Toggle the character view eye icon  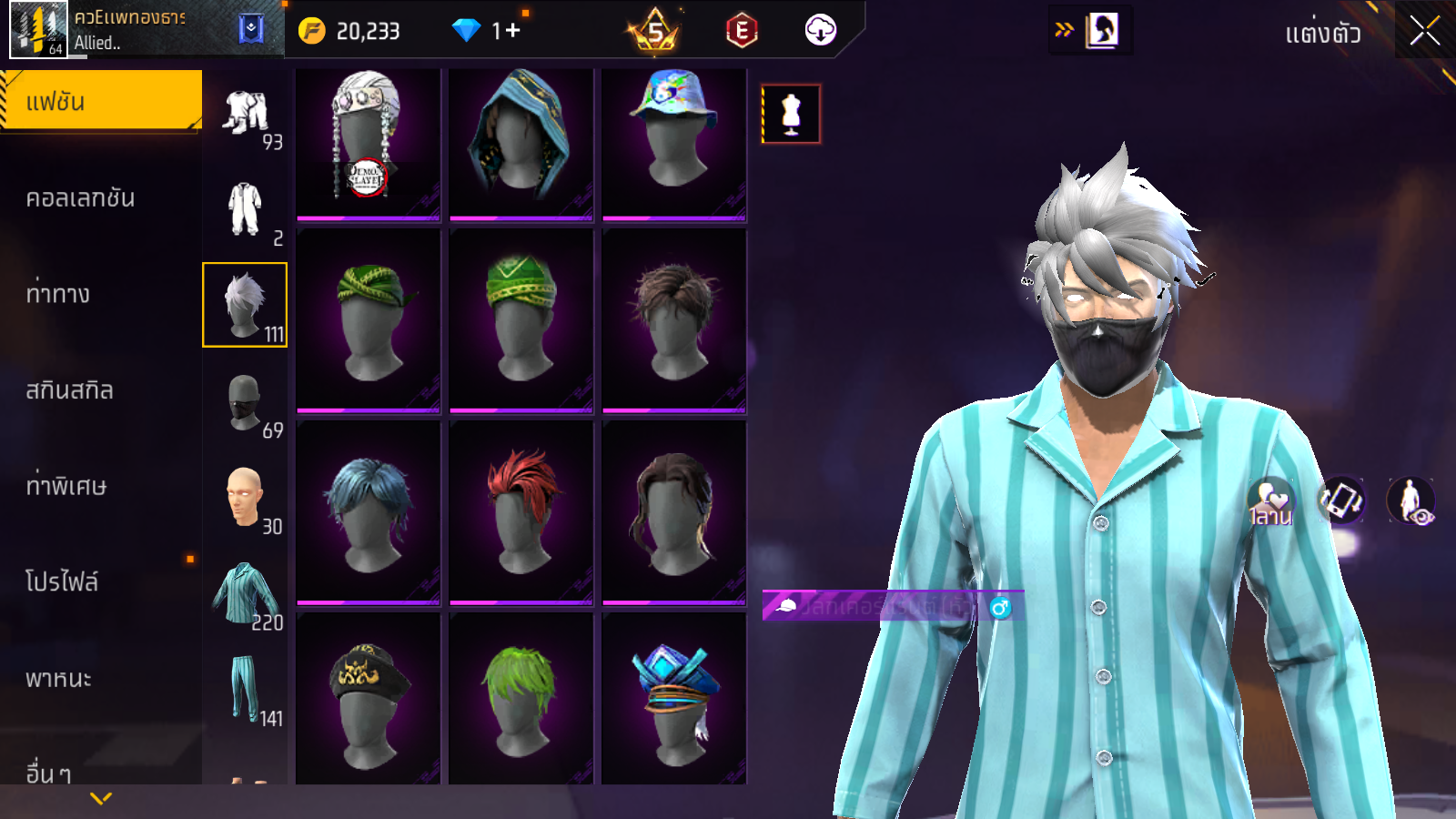pyautogui.click(x=1410, y=501)
